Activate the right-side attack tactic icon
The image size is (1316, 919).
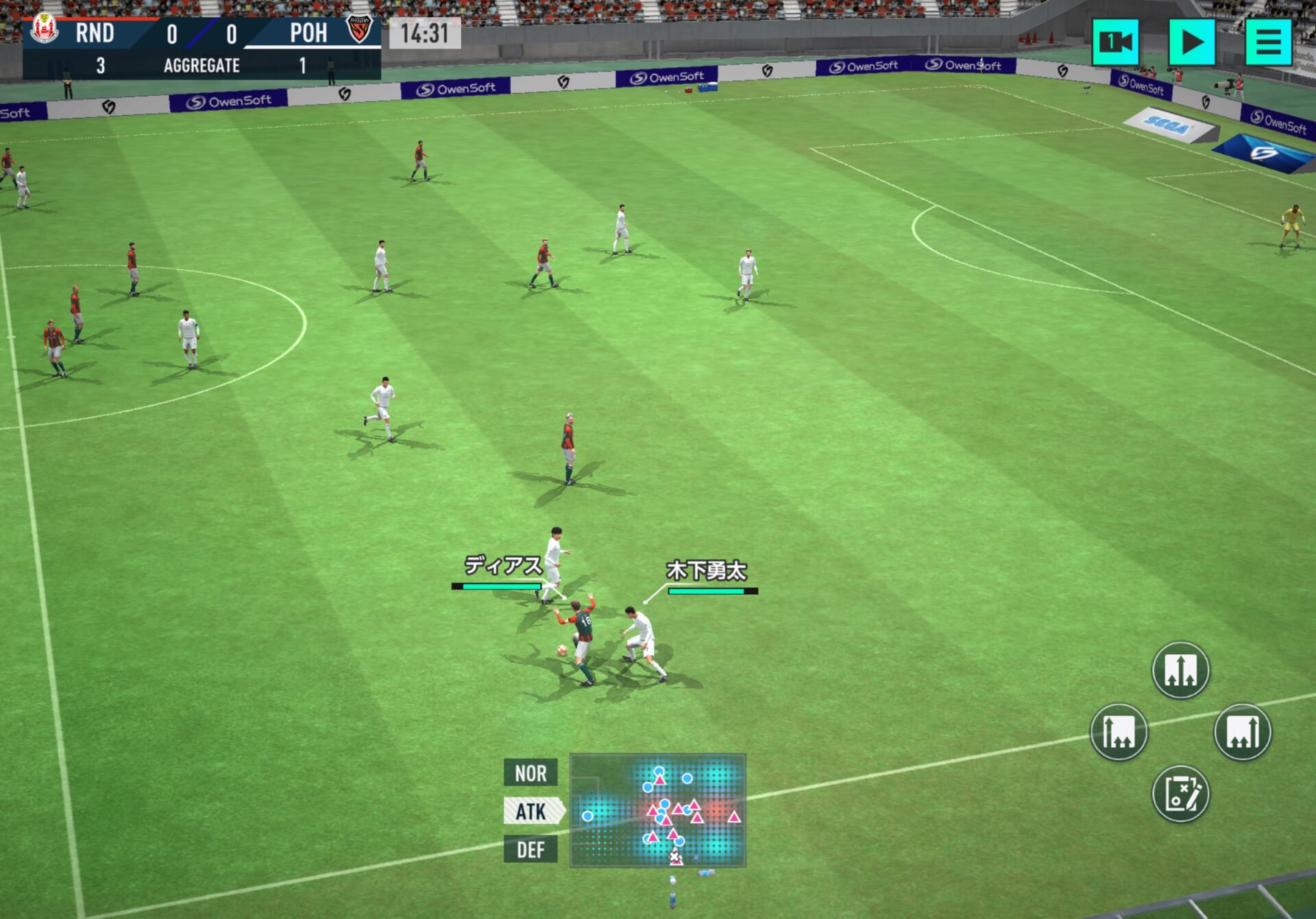1242,733
